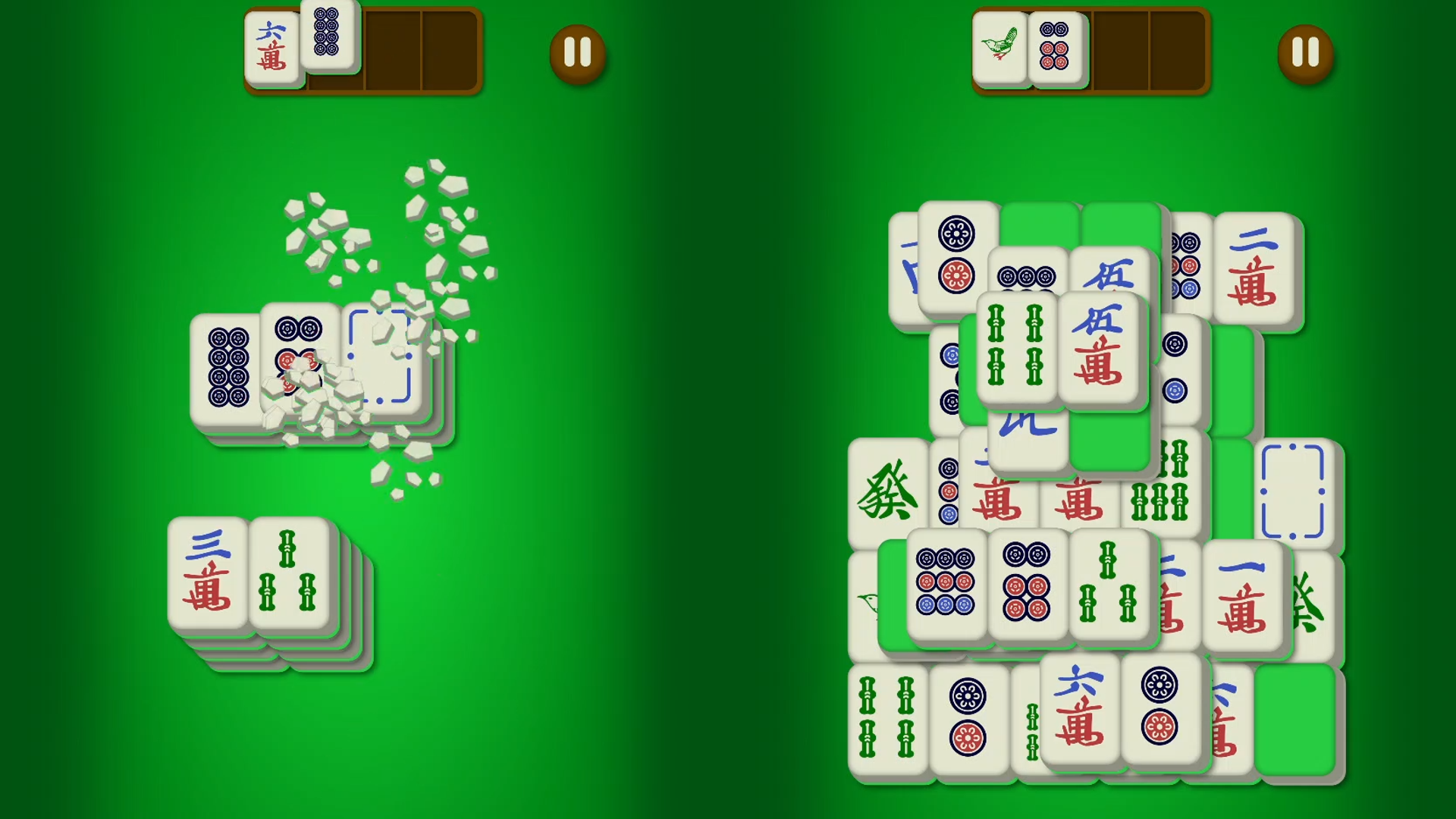
Task: Pause the left player's game
Action: [578, 55]
